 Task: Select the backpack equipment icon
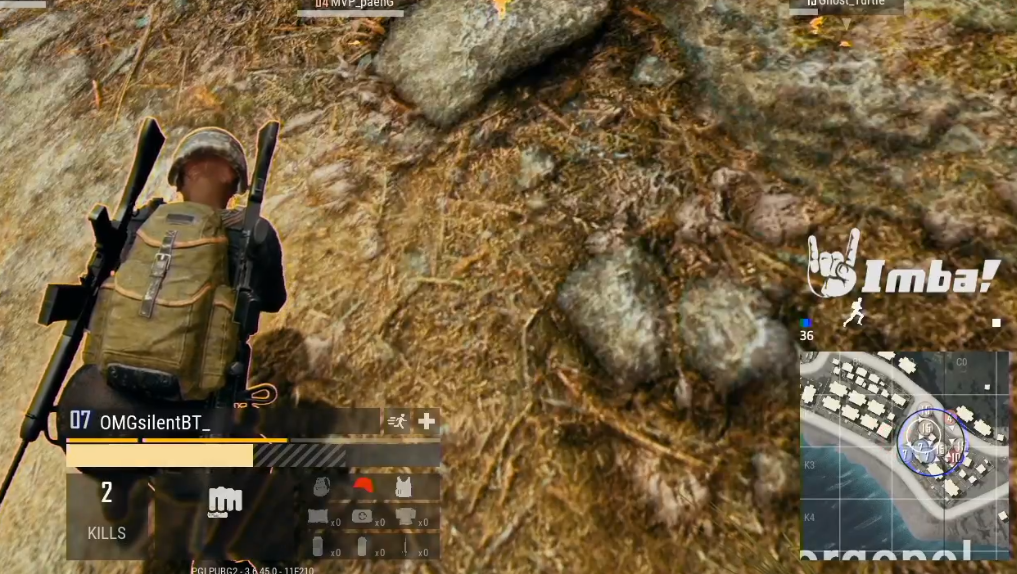320,487
